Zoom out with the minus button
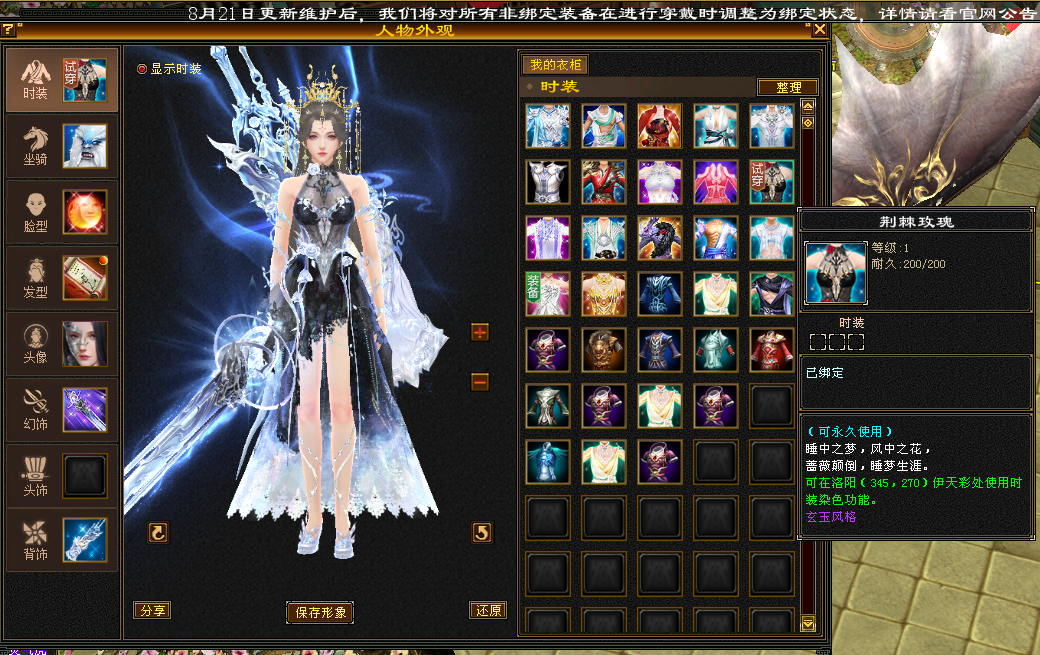This screenshot has width=1040, height=655. (480, 381)
